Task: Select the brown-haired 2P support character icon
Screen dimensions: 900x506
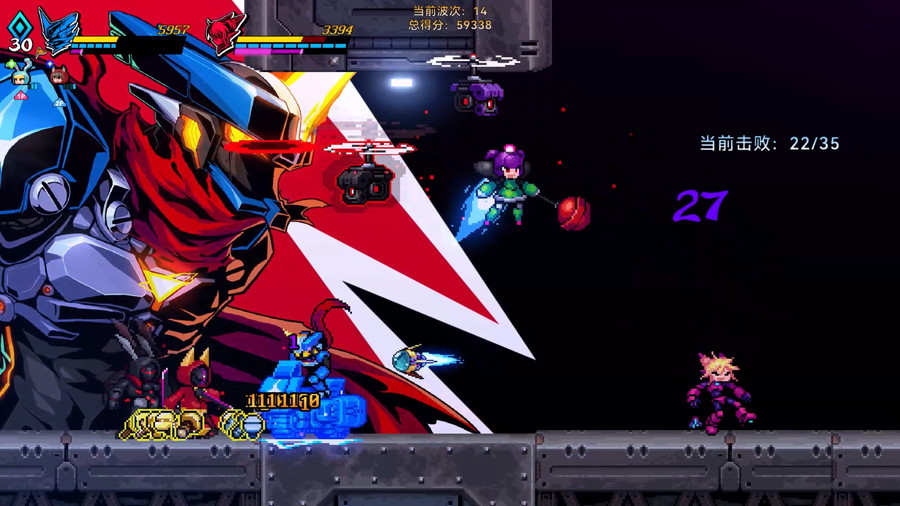Action: point(58,76)
